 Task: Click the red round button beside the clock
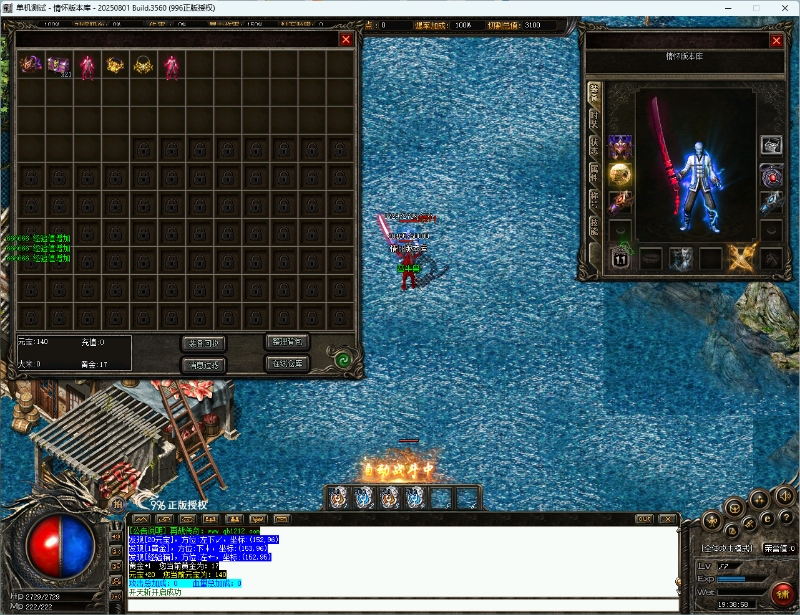783,593
